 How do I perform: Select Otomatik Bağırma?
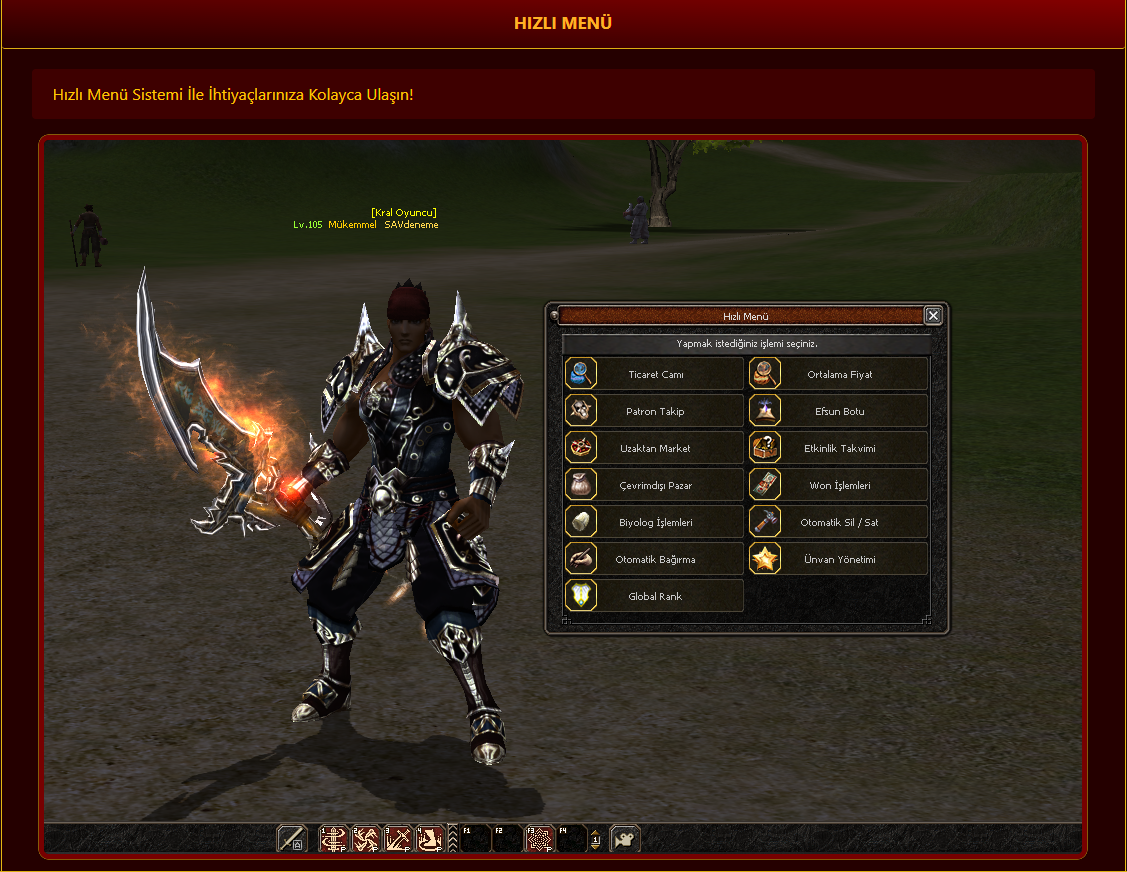[x=655, y=559]
